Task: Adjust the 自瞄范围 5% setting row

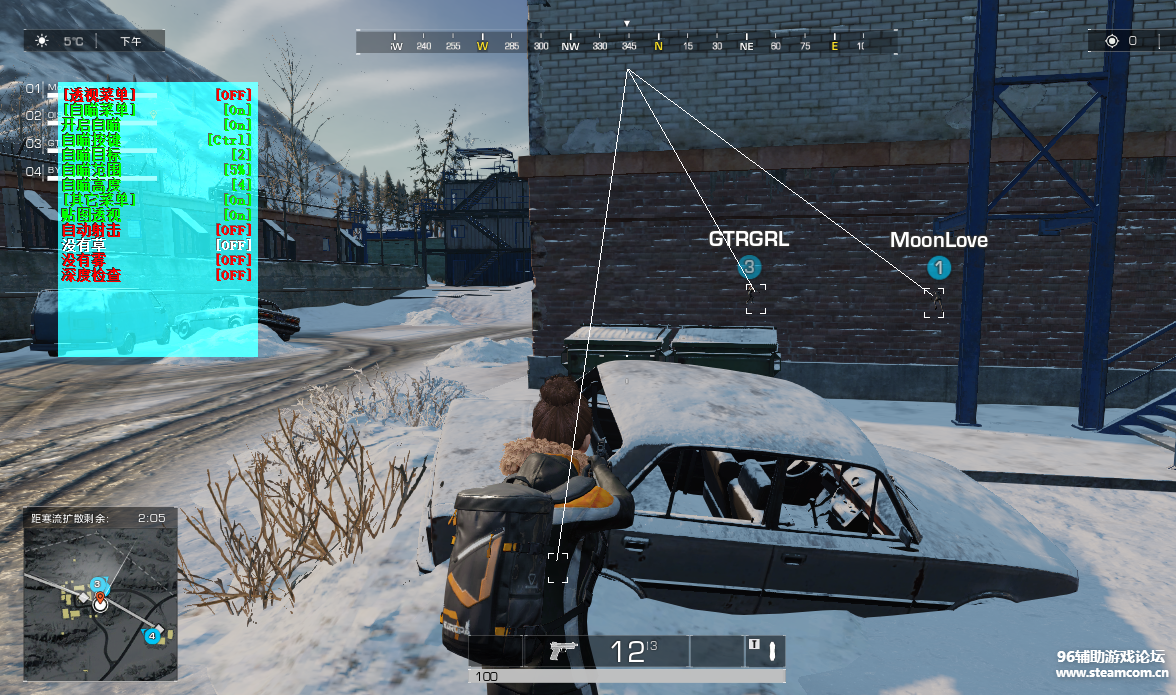Action: [155, 169]
